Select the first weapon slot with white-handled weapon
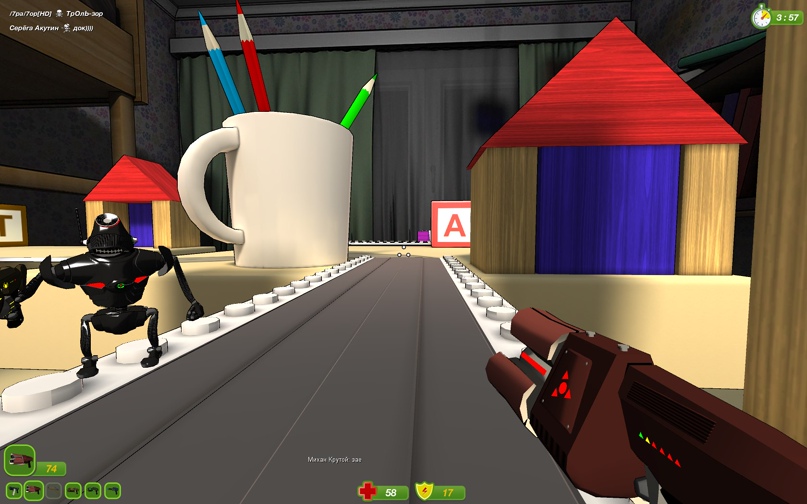807x504 pixels. coord(13,491)
